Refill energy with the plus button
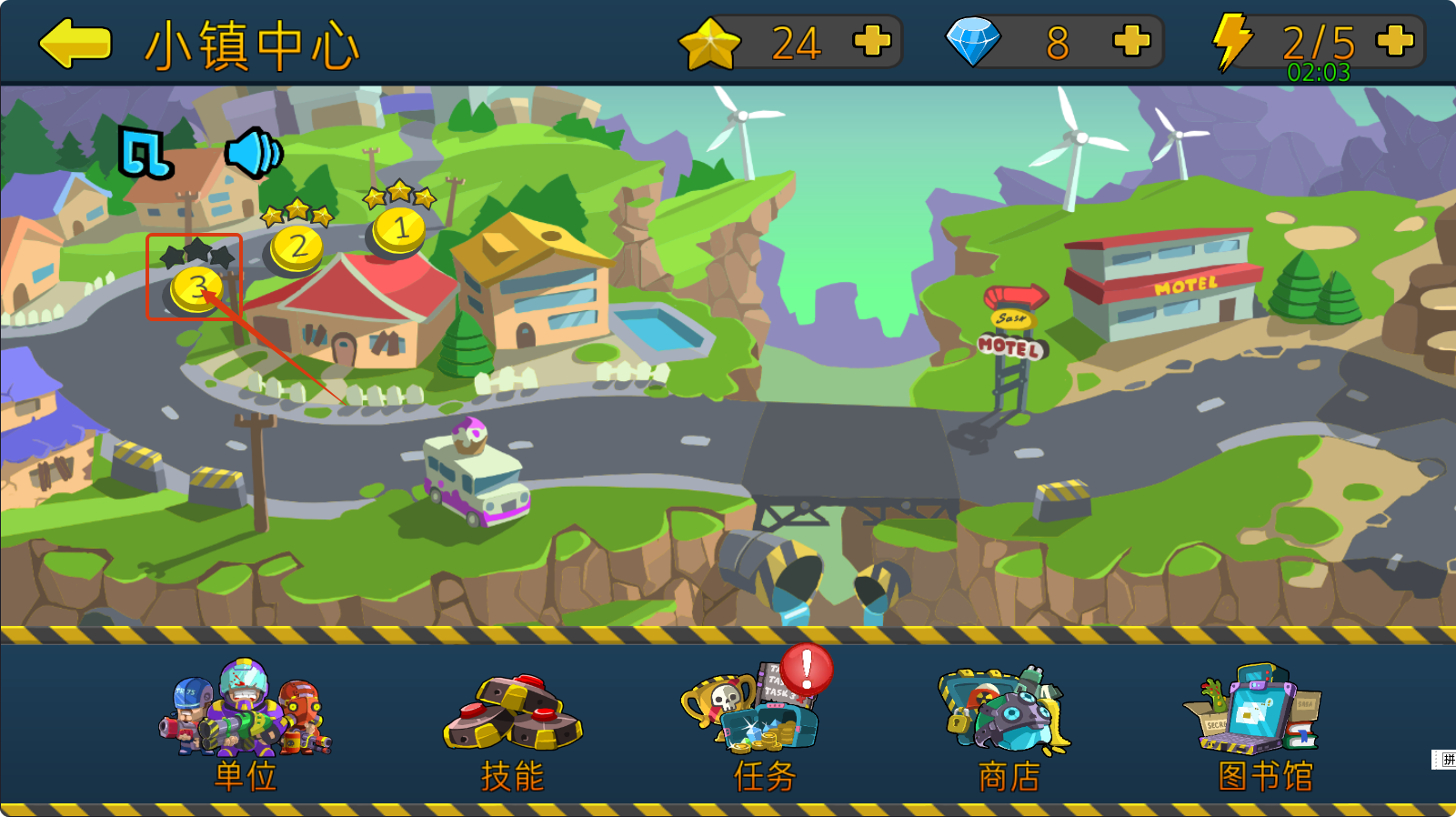The image size is (1456, 817). (1394, 41)
